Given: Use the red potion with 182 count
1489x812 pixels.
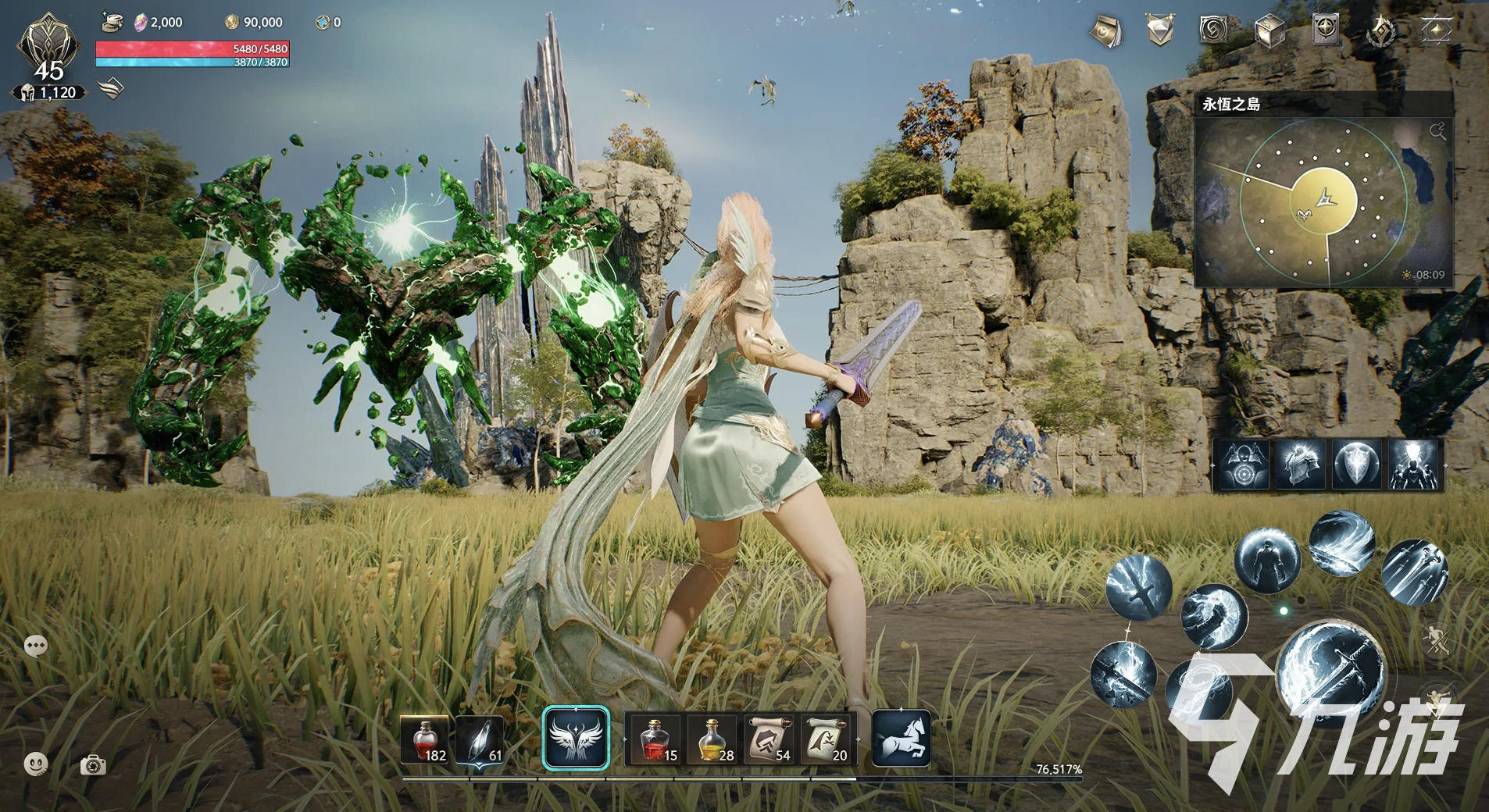Looking at the screenshot, I should [424, 740].
